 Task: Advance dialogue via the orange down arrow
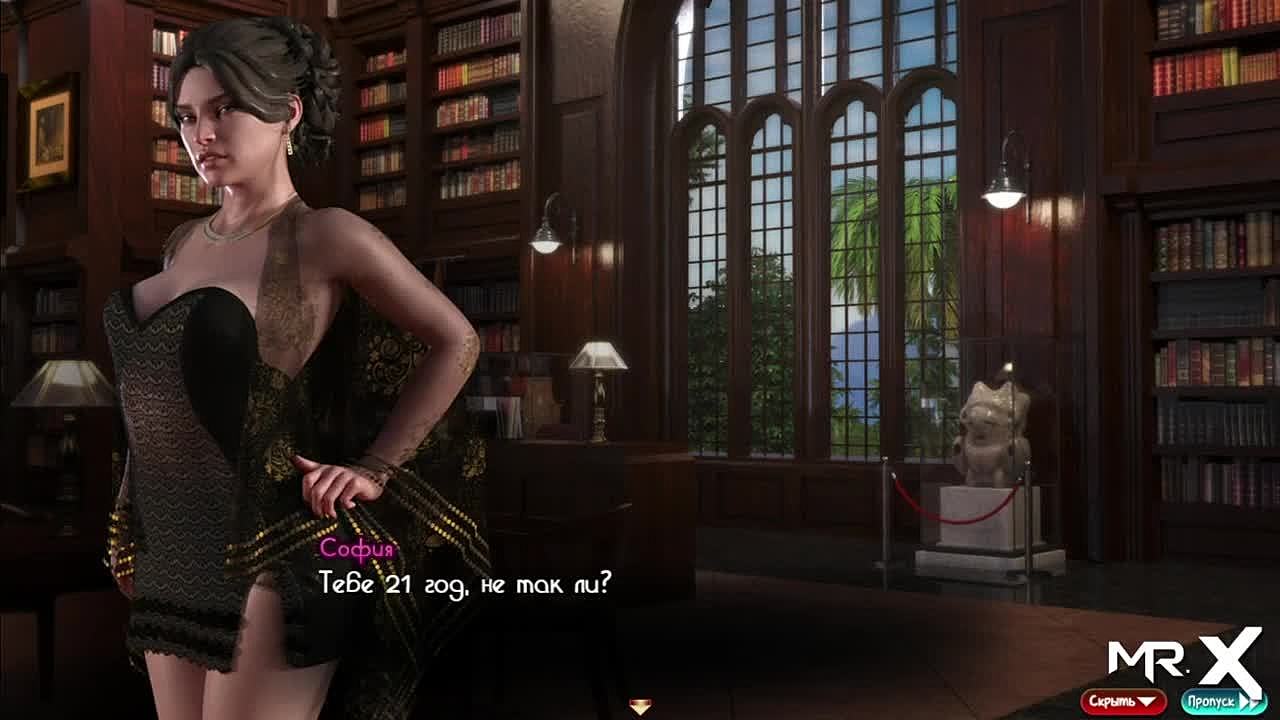tap(640, 707)
